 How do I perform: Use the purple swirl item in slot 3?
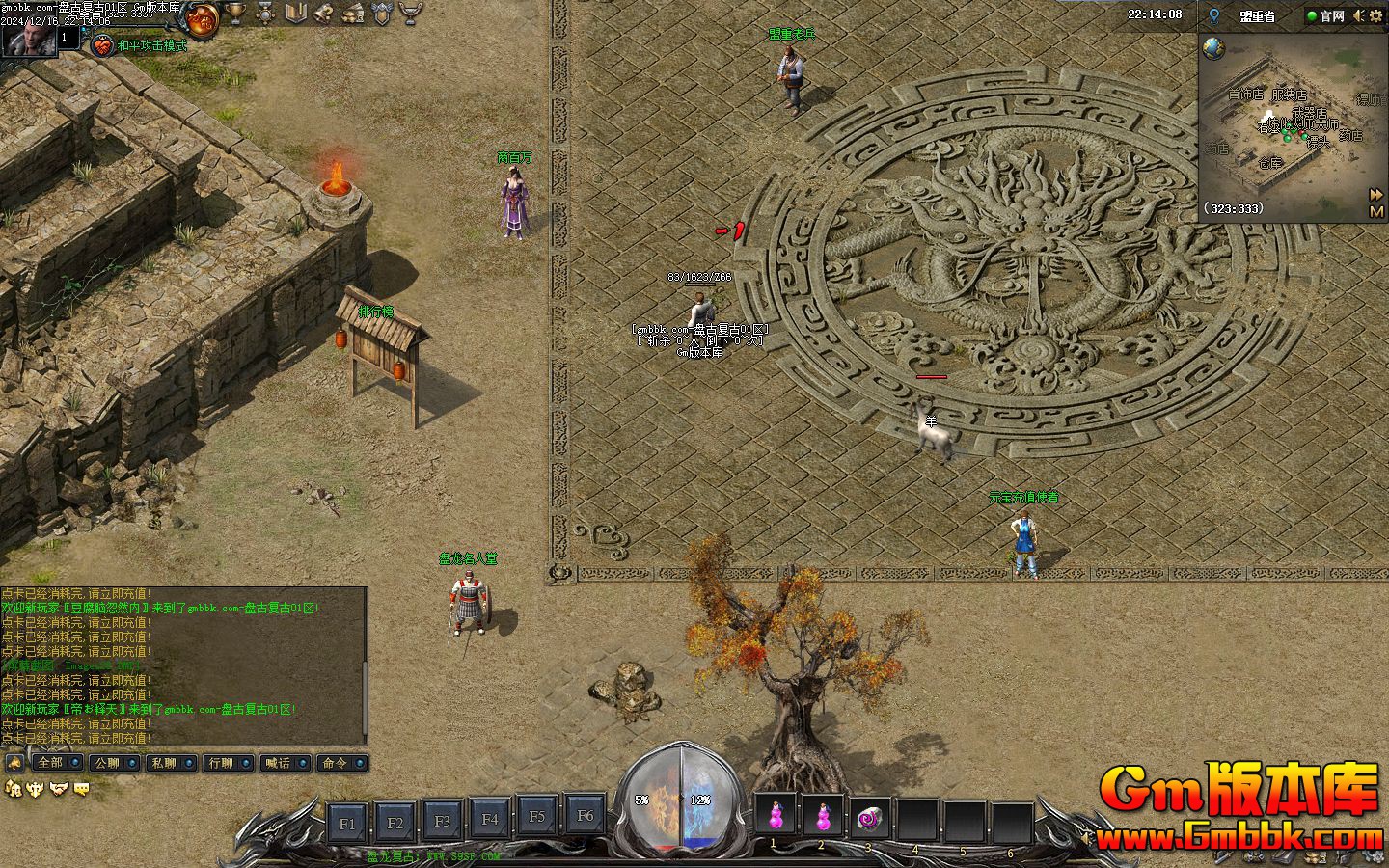pyautogui.click(x=869, y=819)
